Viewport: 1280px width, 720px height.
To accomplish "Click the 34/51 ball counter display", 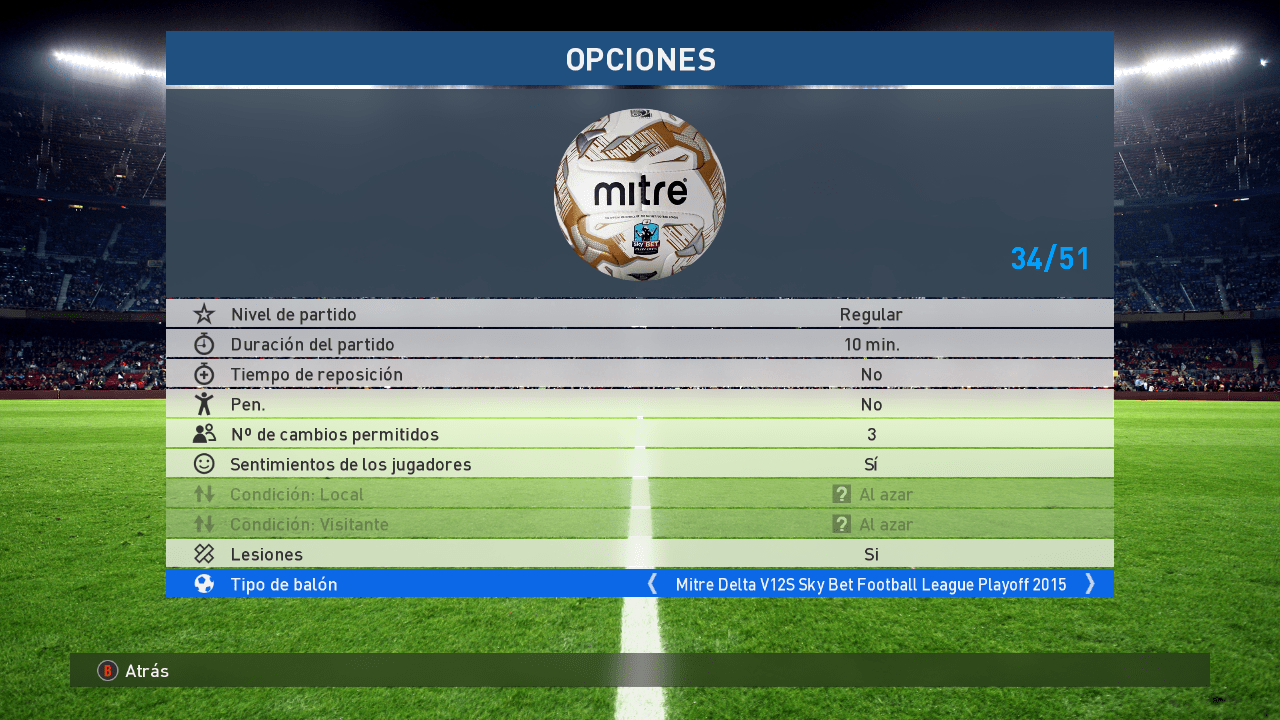I will 1050,258.
